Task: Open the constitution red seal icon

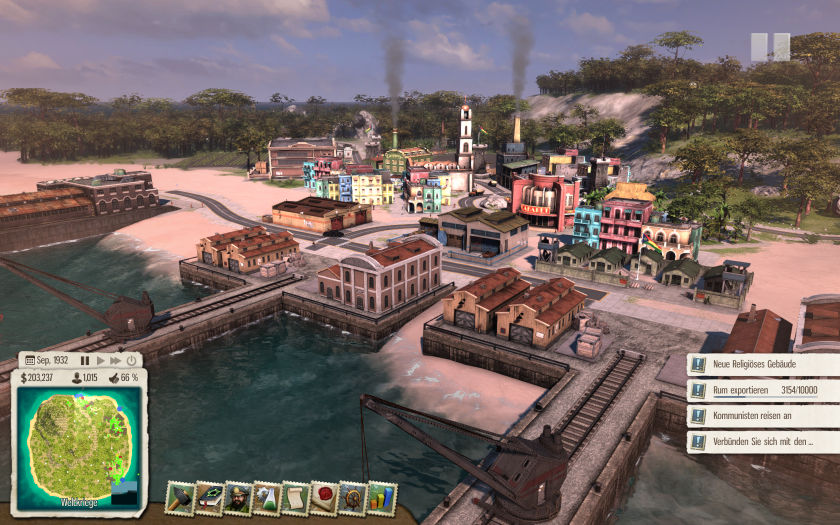Action: point(324,497)
